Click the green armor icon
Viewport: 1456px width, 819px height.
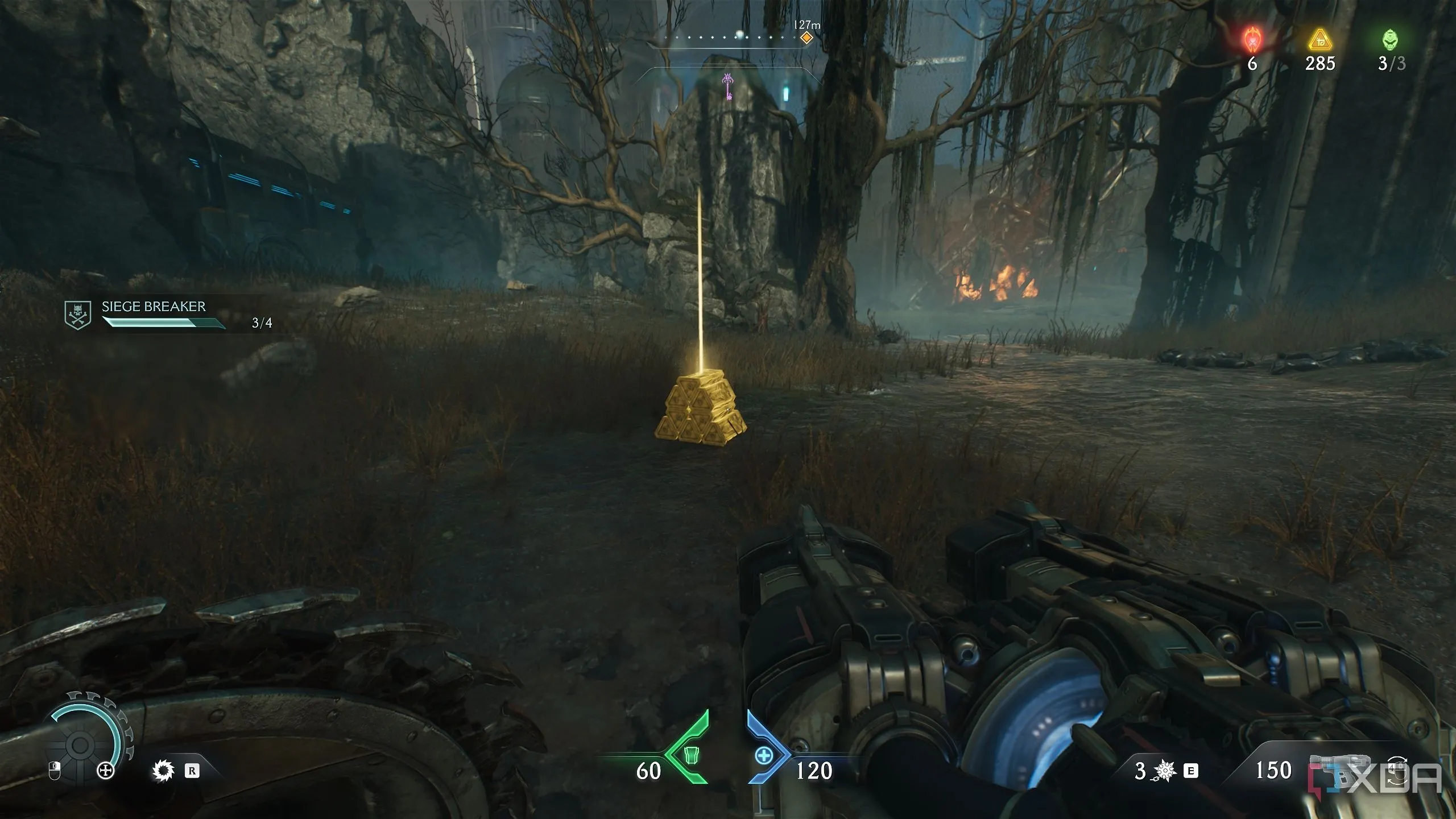point(690,756)
